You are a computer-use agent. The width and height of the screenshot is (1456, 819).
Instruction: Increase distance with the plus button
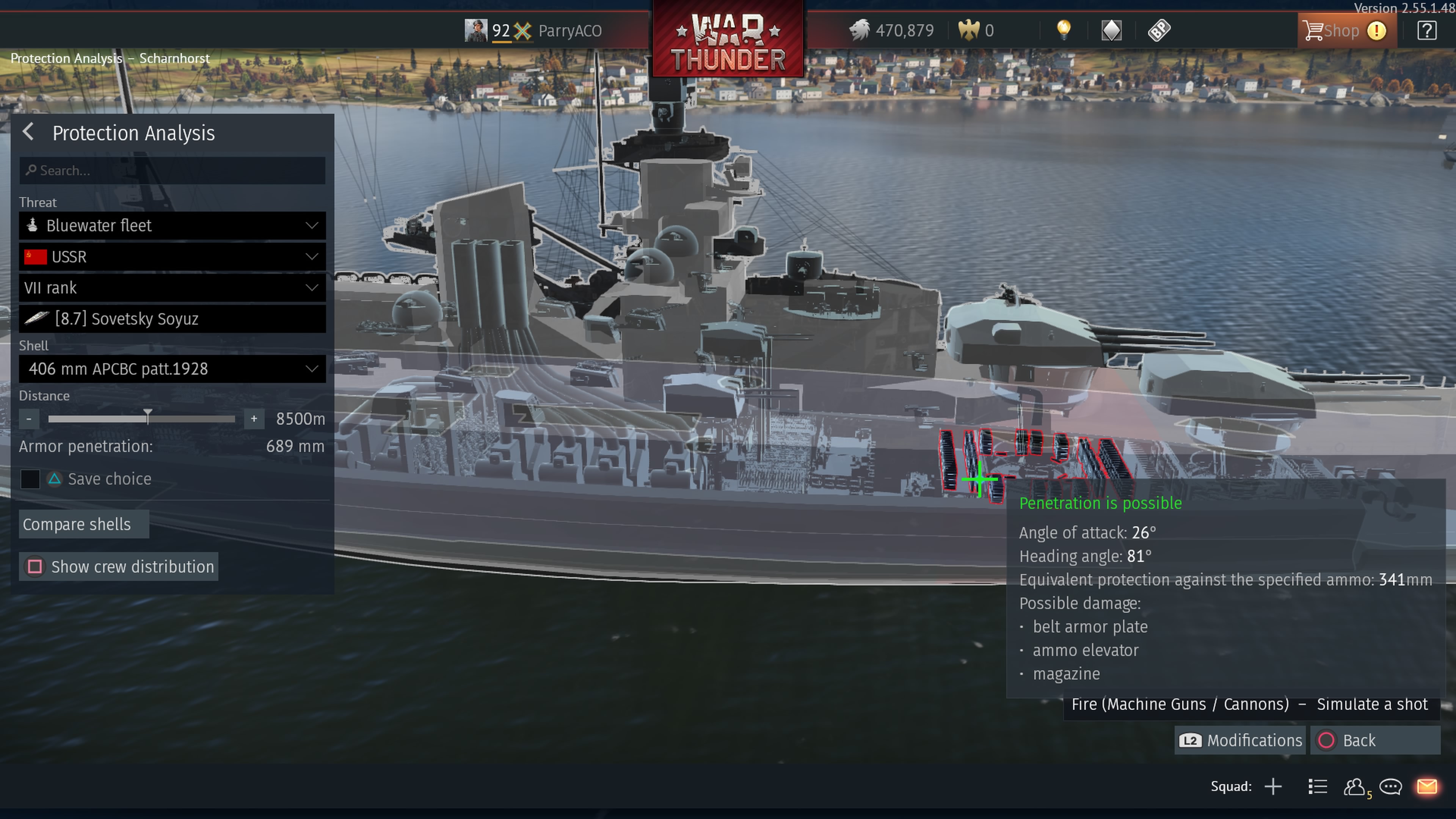[x=254, y=419]
